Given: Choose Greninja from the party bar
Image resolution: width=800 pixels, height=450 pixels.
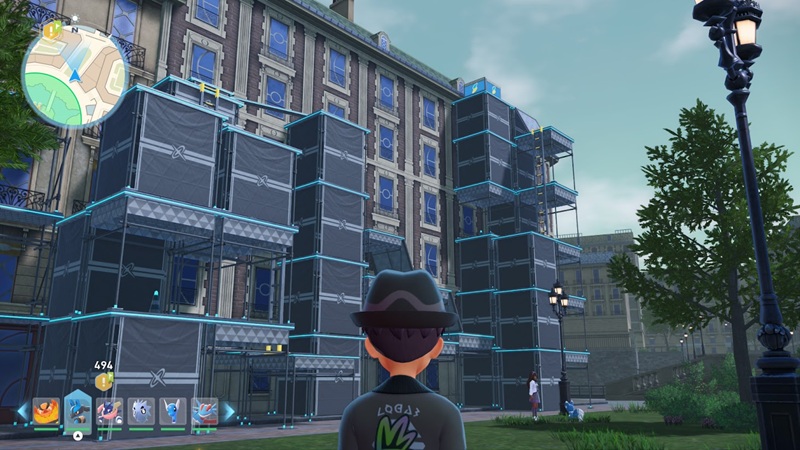Looking at the screenshot, I should click(110, 411).
